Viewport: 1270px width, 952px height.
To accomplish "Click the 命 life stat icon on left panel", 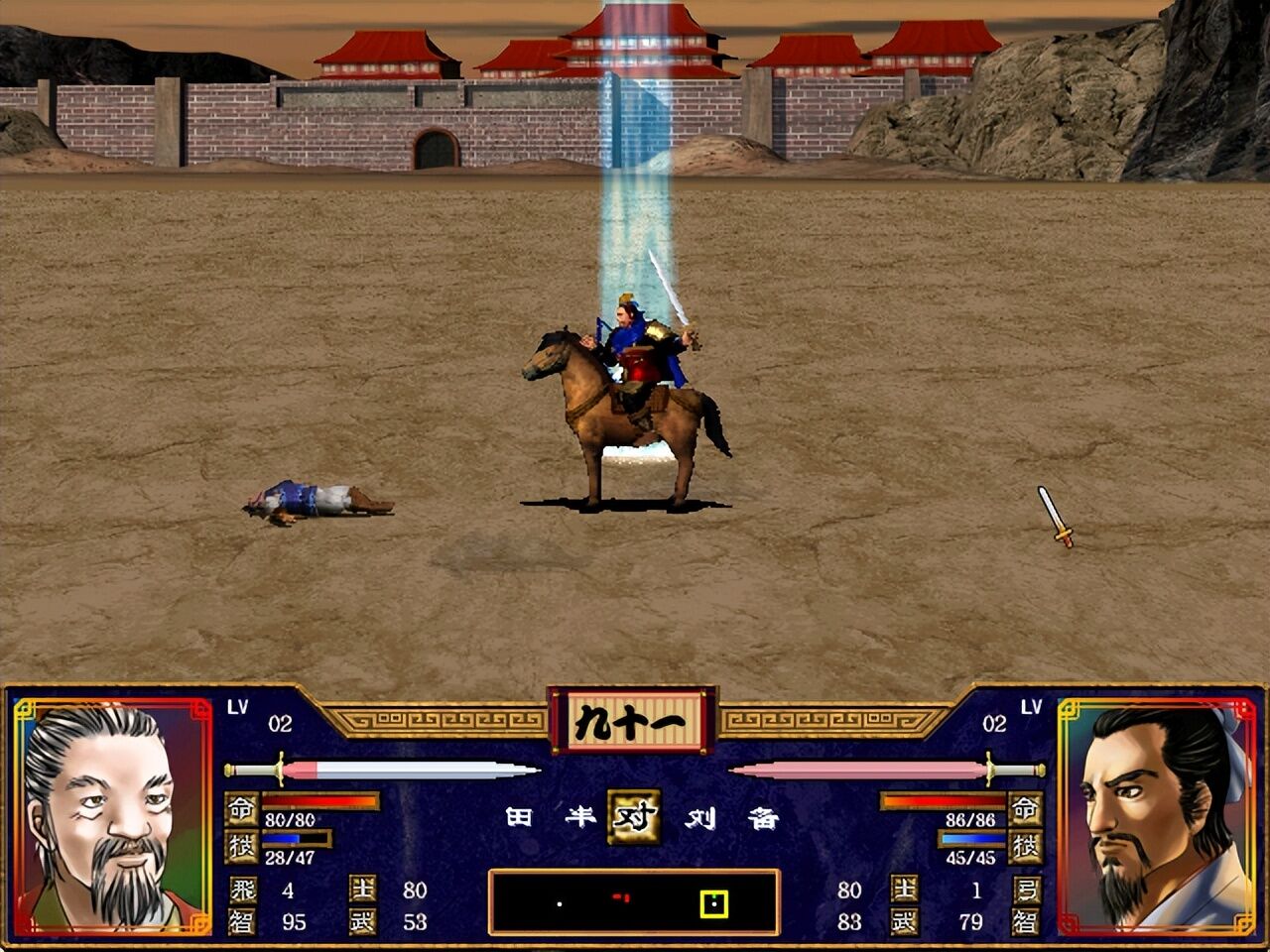I will (x=242, y=808).
